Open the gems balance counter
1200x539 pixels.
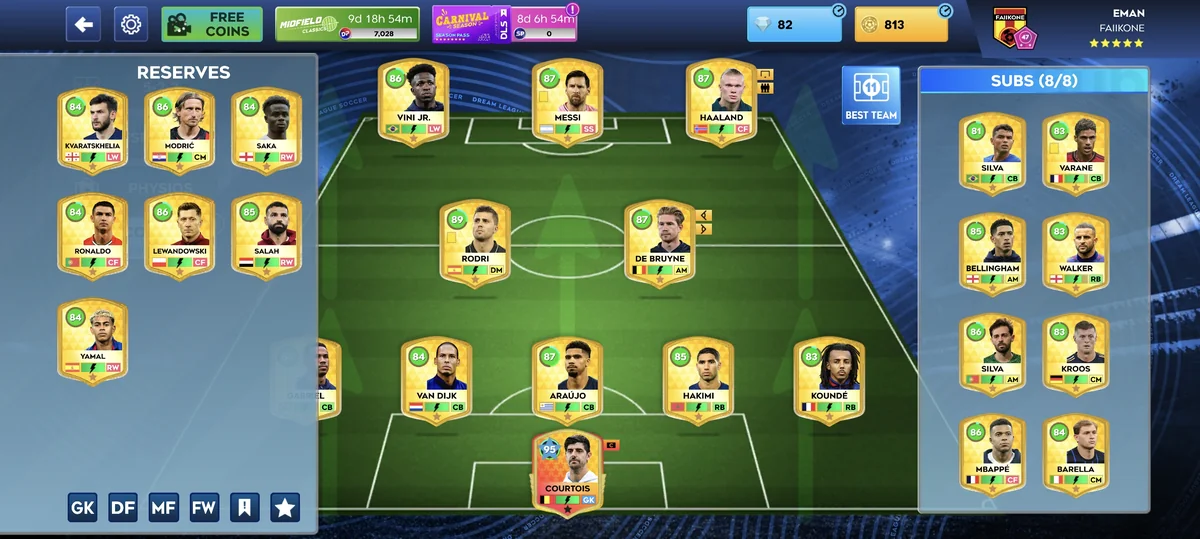(796, 24)
